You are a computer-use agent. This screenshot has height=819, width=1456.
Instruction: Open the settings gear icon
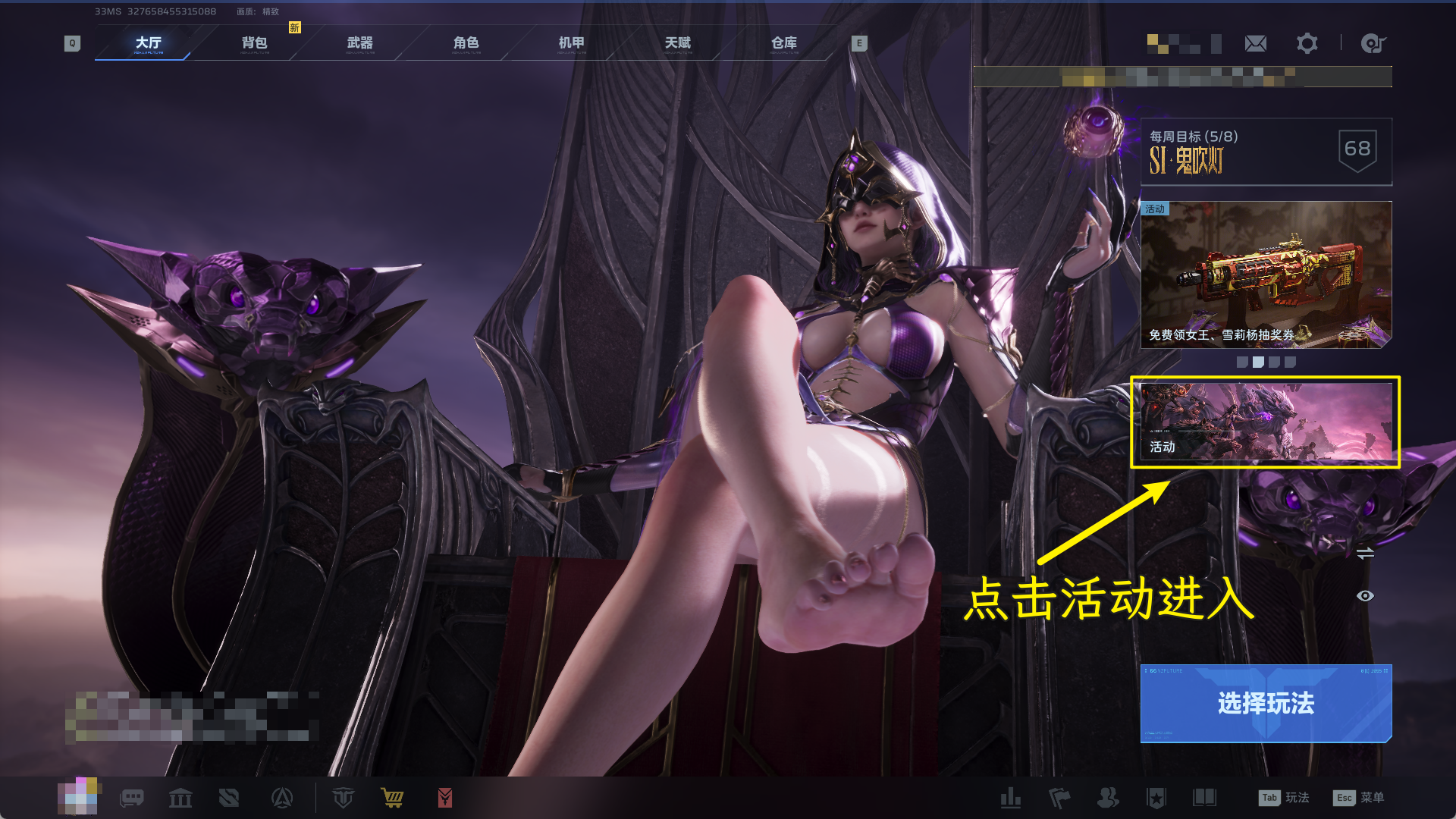point(1306,43)
